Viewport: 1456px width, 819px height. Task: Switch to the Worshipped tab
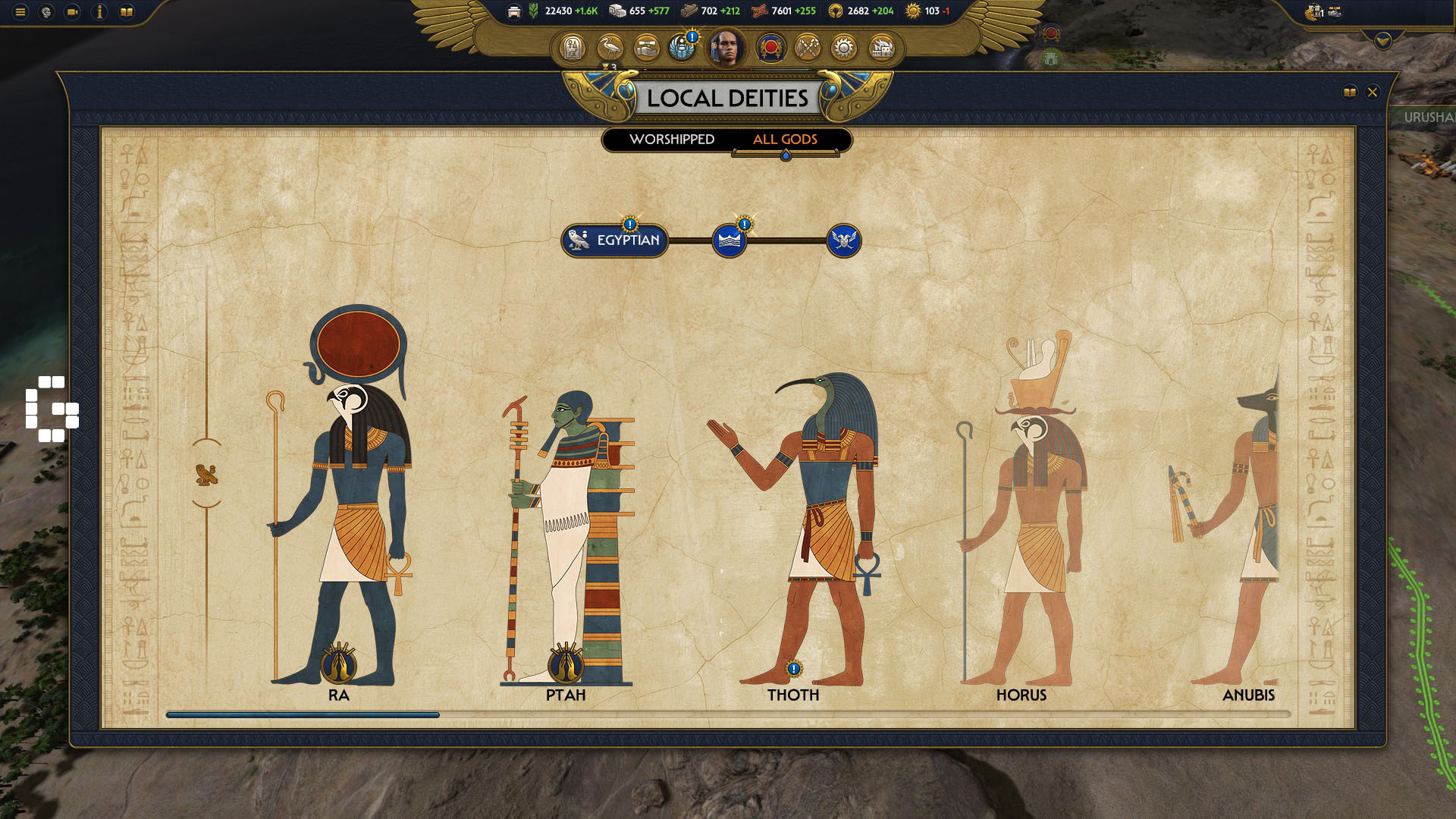tap(672, 140)
